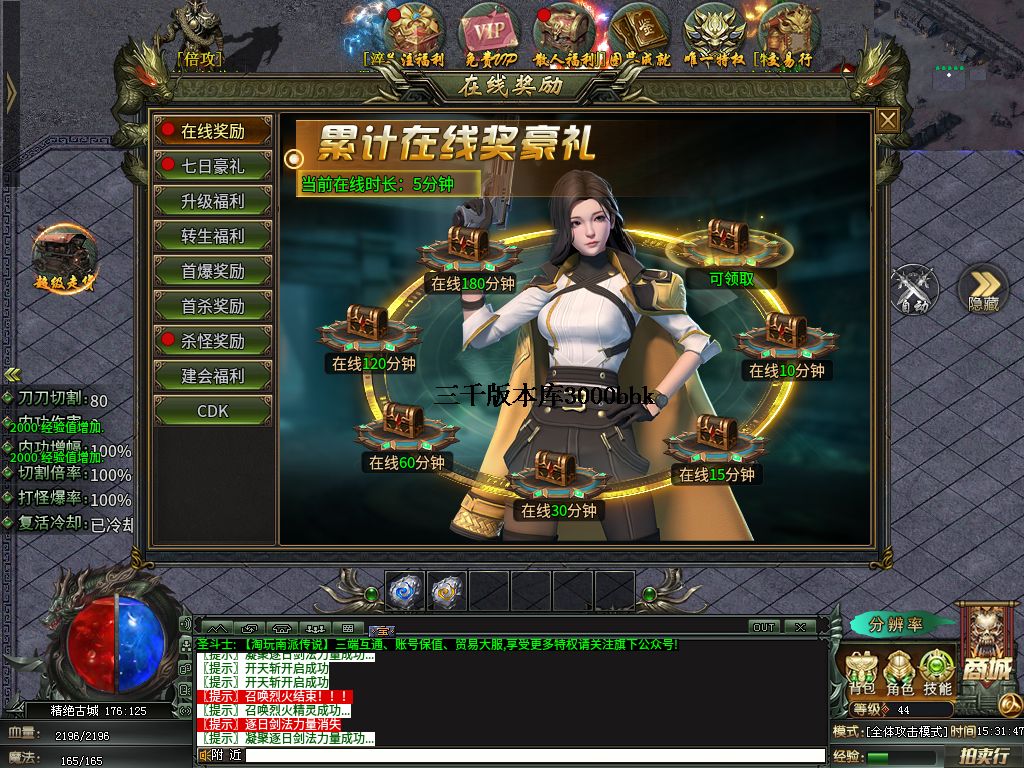The image size is (1024, 768).
Task: Close the online rewards window
Action: (887, 120)
